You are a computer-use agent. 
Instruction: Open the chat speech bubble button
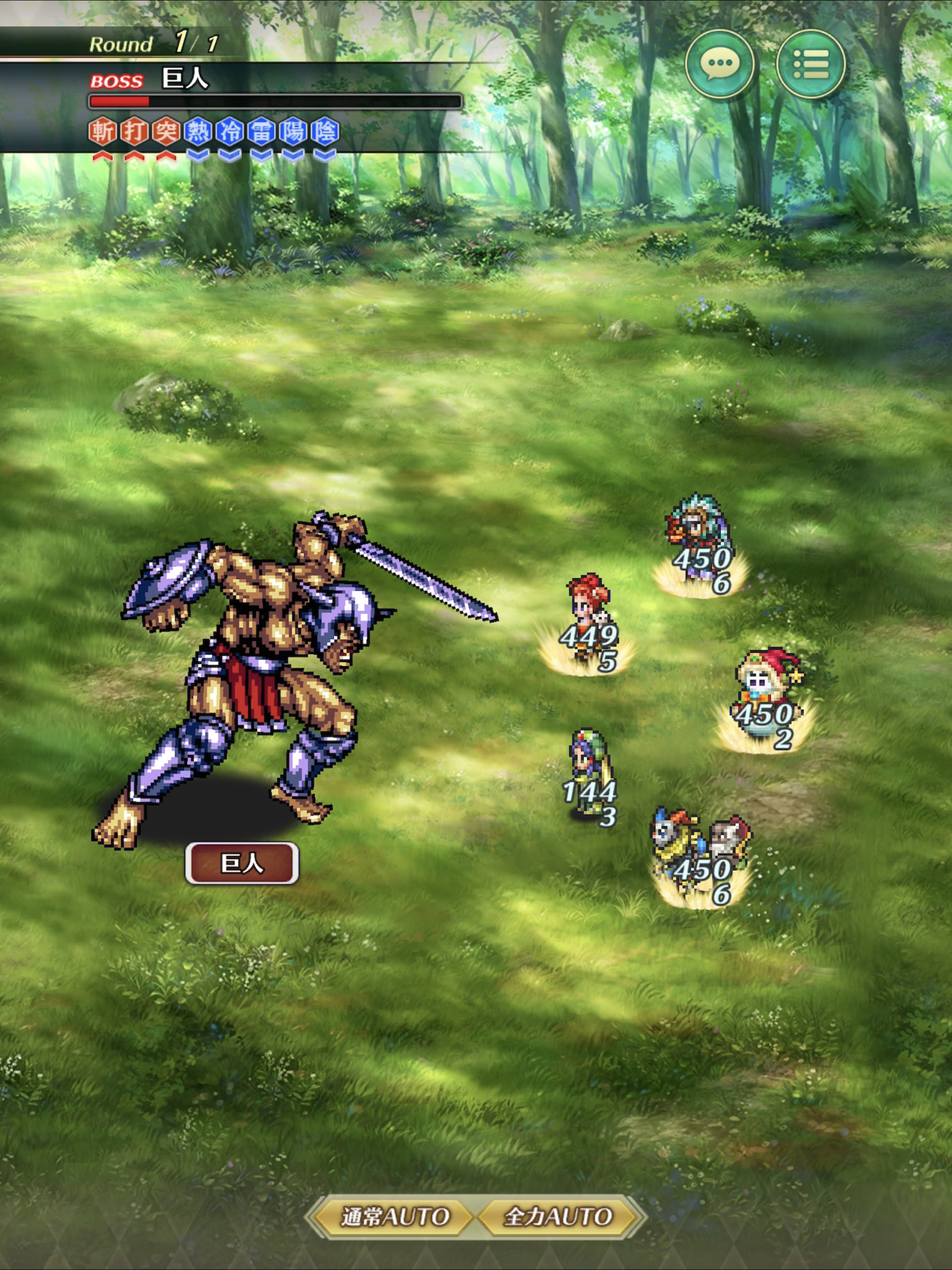click(x=720, y=64)
